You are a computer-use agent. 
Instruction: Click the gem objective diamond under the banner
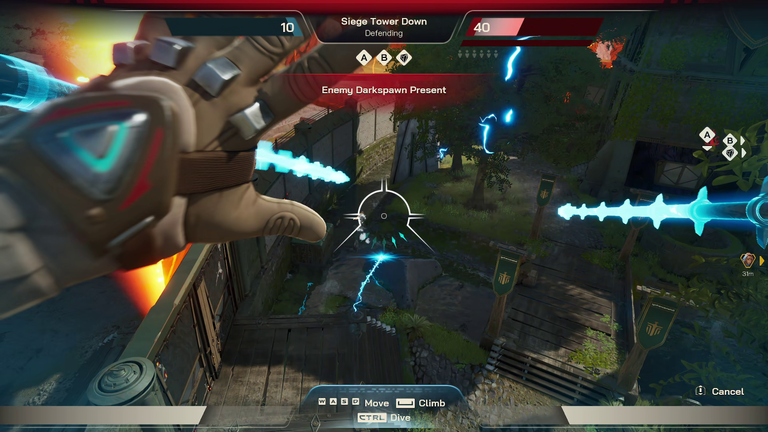pos(402,57)
